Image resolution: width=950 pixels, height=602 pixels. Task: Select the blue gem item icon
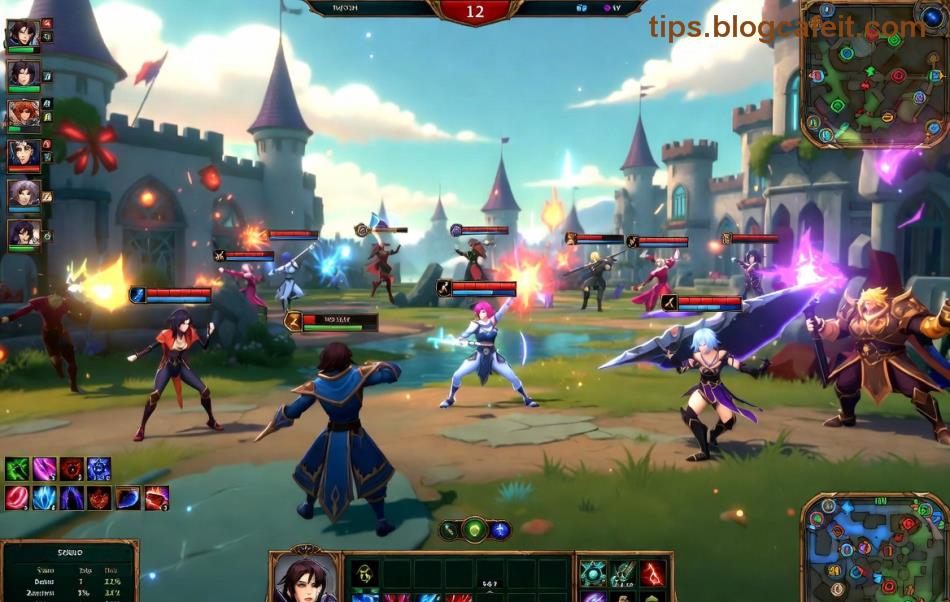coord(128,498)
